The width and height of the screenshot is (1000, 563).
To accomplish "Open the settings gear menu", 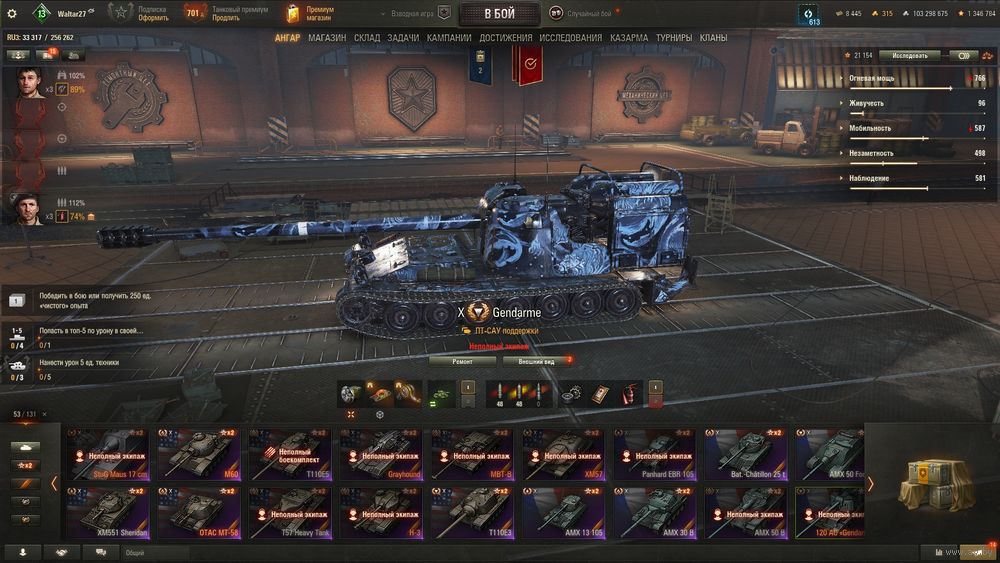I will [x=12, y=13].
